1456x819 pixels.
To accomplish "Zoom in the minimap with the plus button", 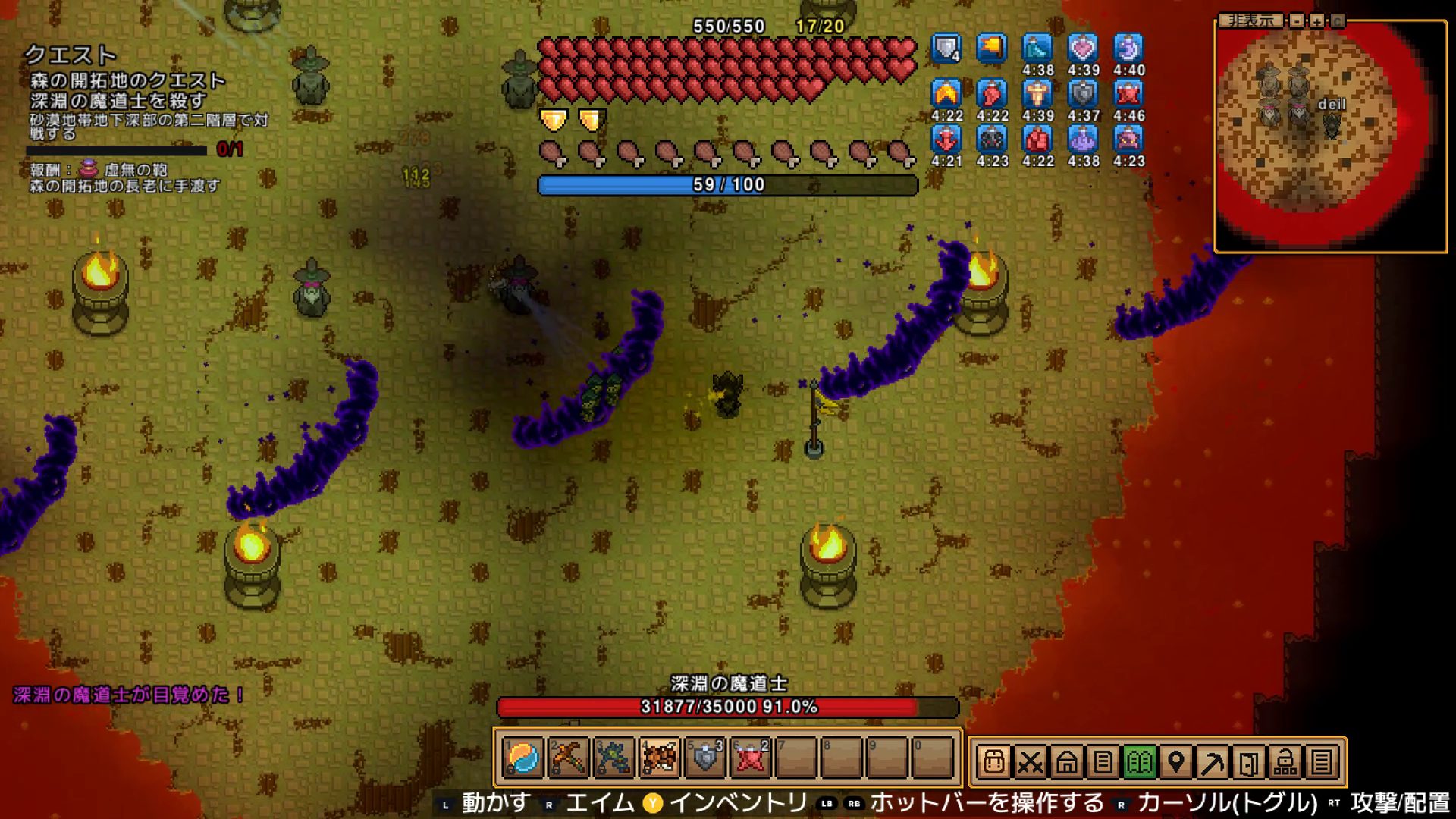I will coord(1317,20).
